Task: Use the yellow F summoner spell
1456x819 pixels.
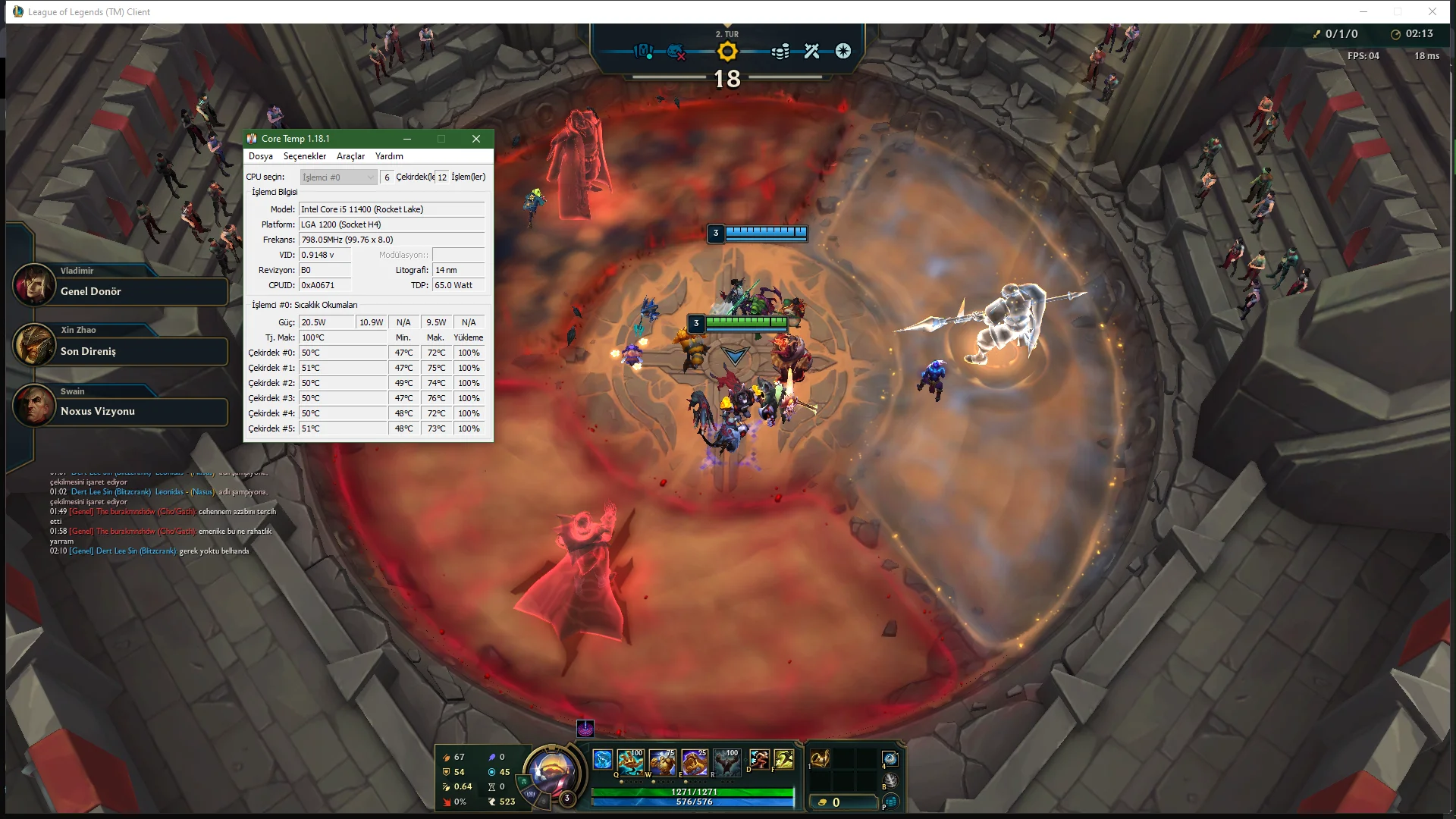Action: pyautogui.click(x=784, y=759)
